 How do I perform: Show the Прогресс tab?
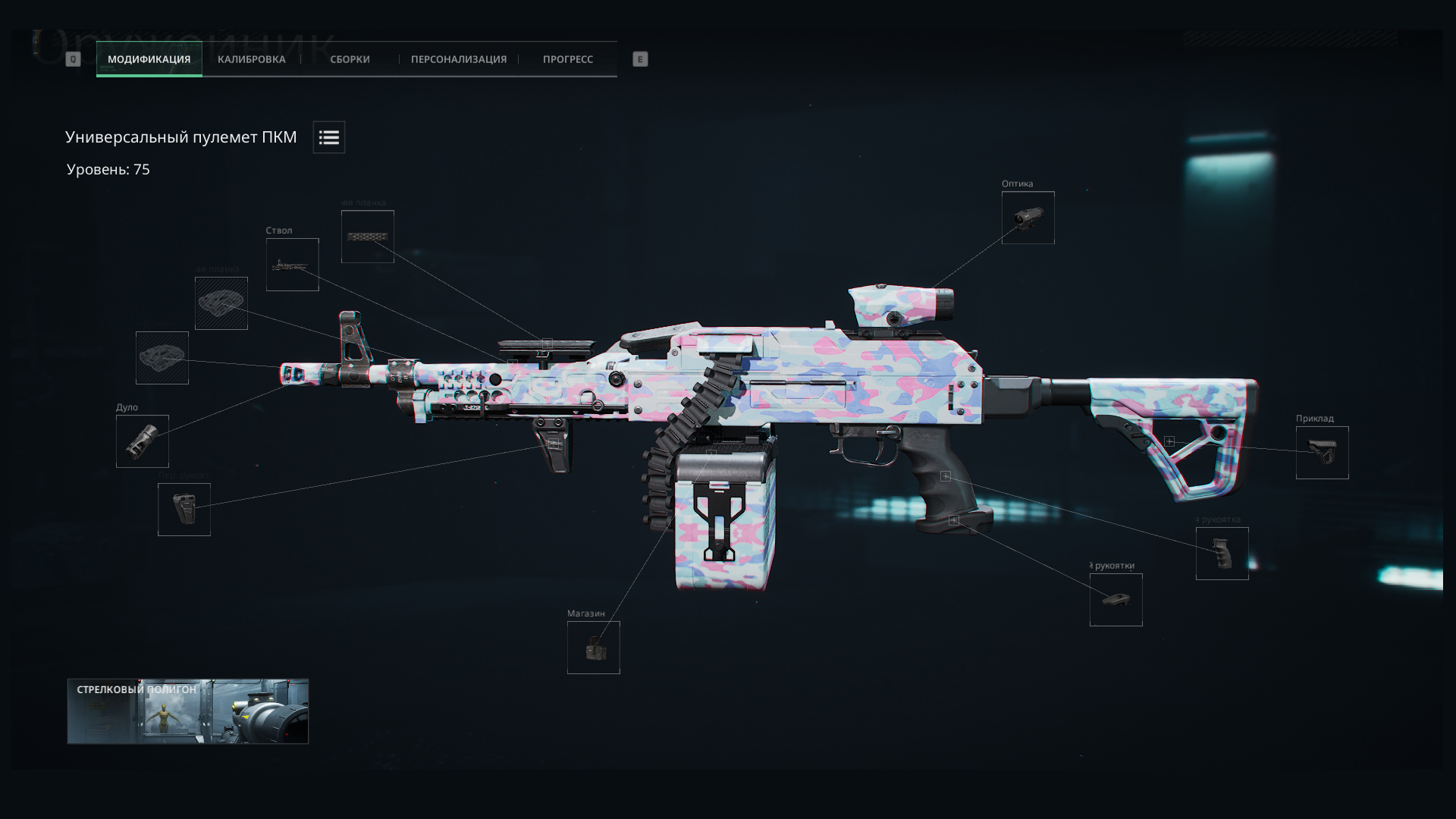(x=567, y=59)
